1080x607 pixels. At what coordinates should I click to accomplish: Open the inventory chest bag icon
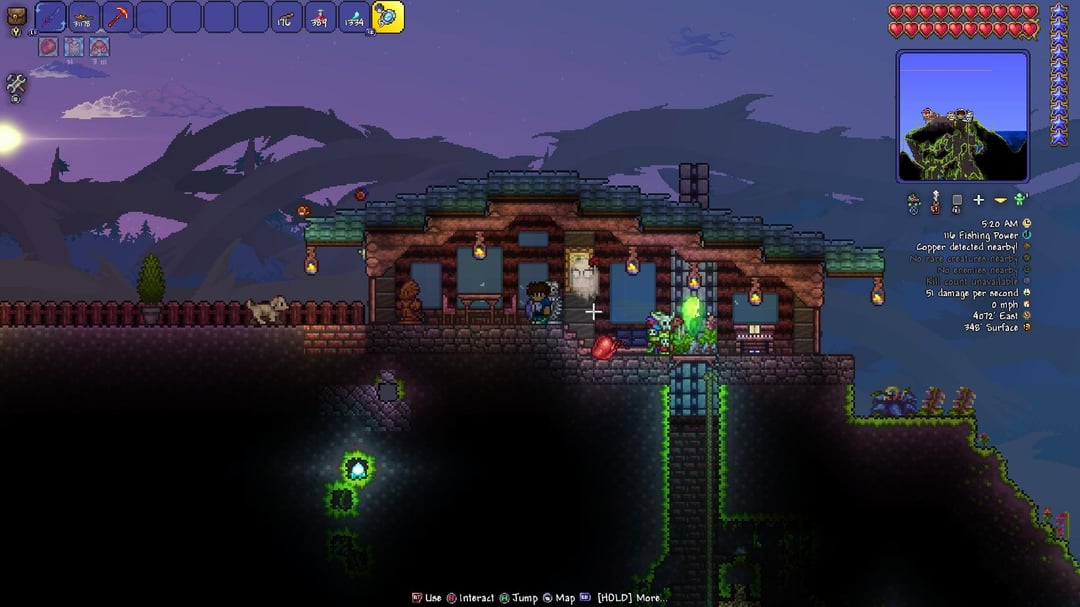[16, 17]
